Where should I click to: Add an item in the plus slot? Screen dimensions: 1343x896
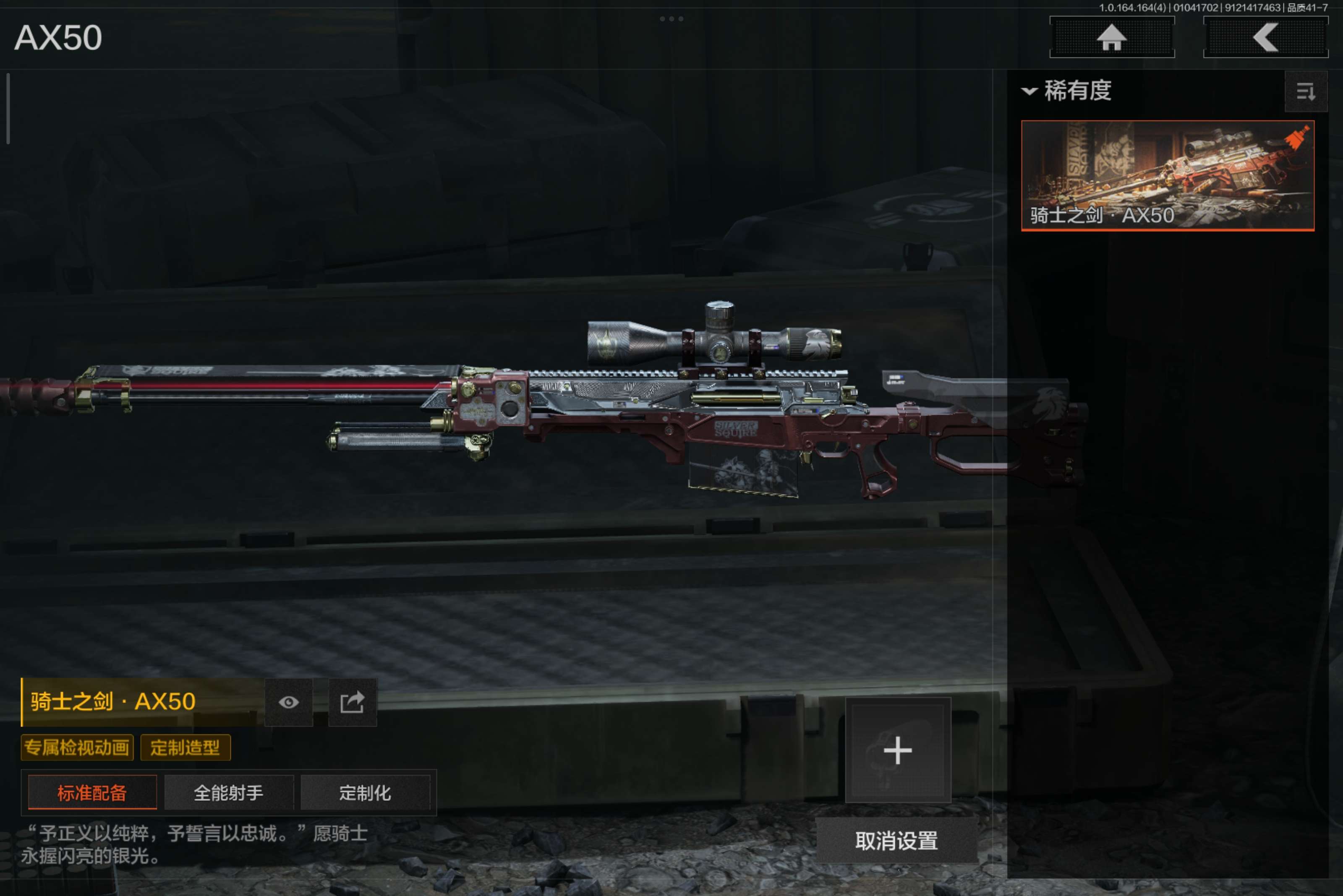point(898,750)
